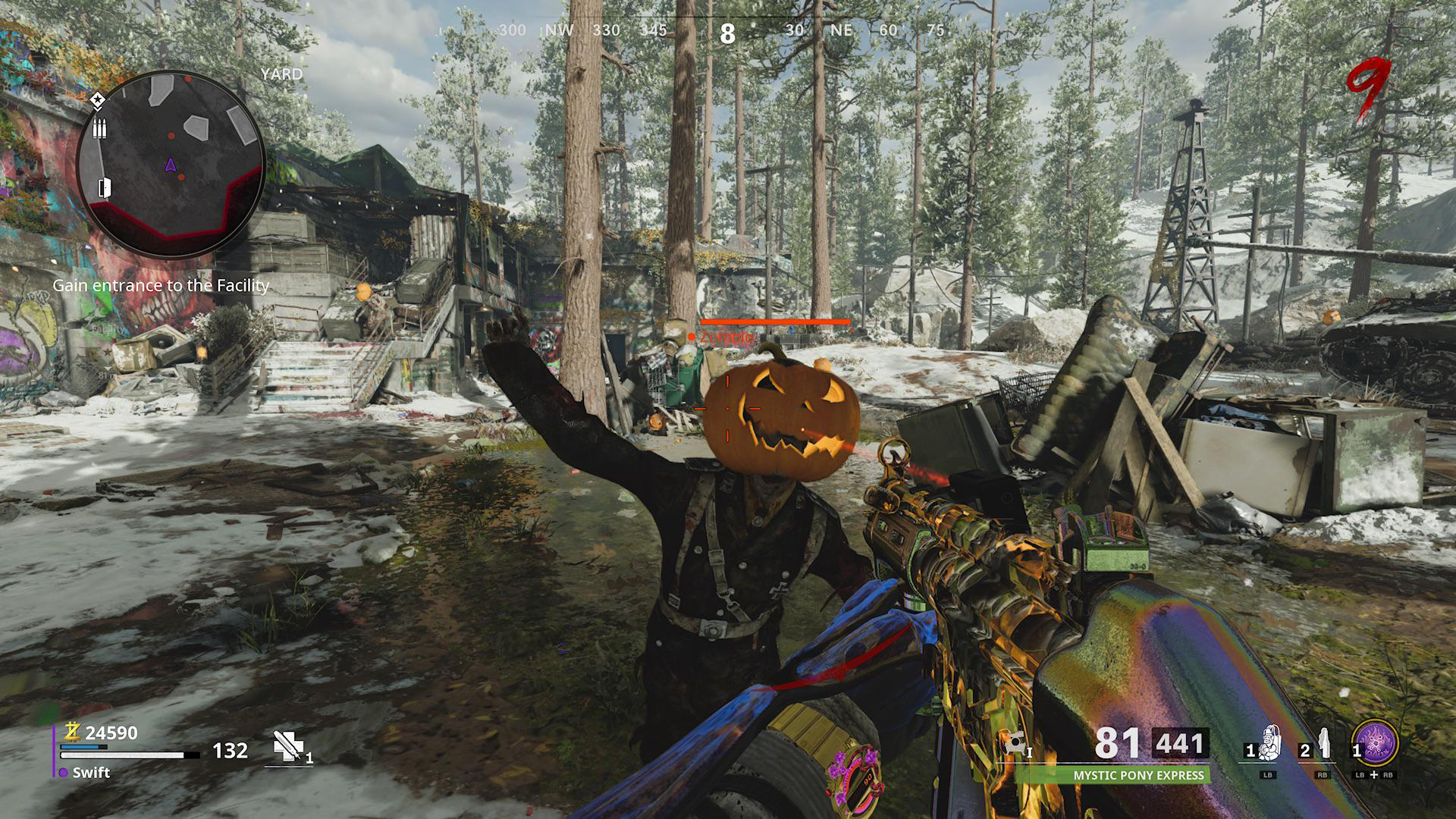Click the lethal equipment bottle icon above RB
The height and width of the screenshot is (819, 1456).
[x=1323, y=745]
